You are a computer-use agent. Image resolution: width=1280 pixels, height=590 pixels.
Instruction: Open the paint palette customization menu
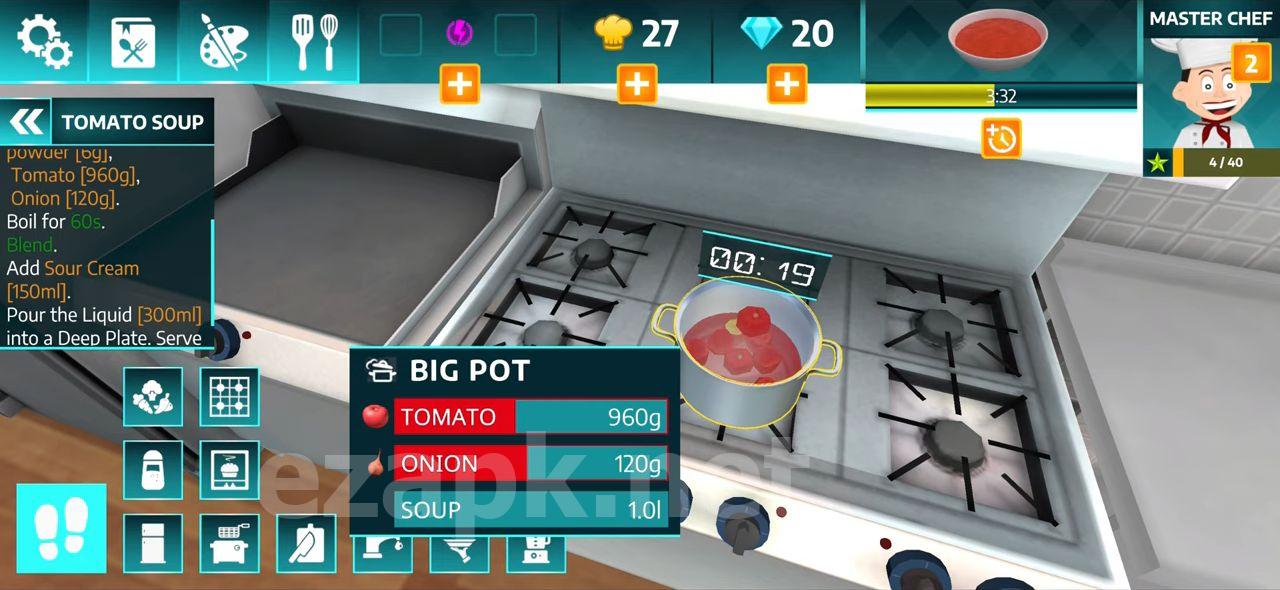point(222,41)
